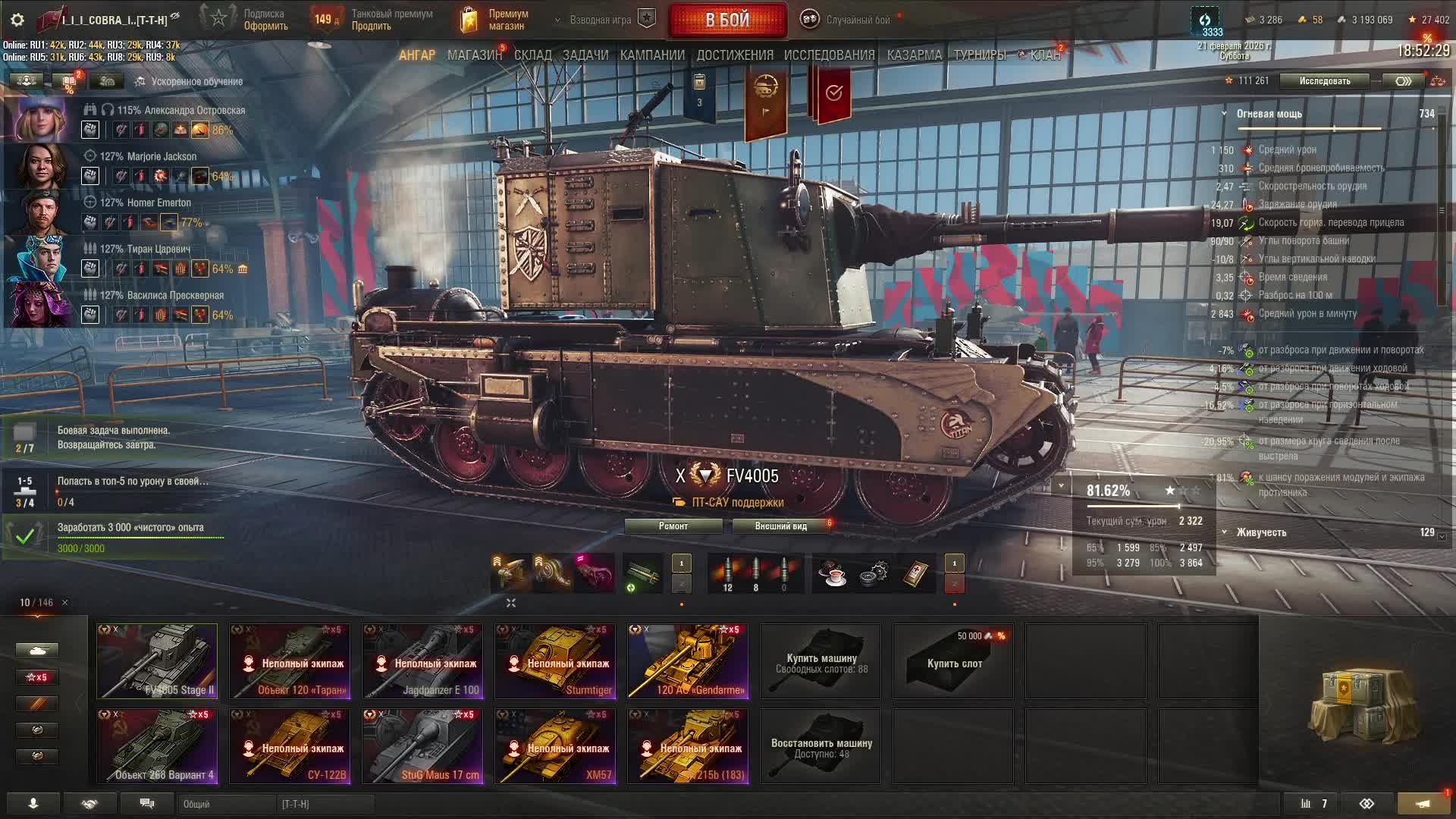Collapse the Огневая мощь stats section

pos(1224,114)
